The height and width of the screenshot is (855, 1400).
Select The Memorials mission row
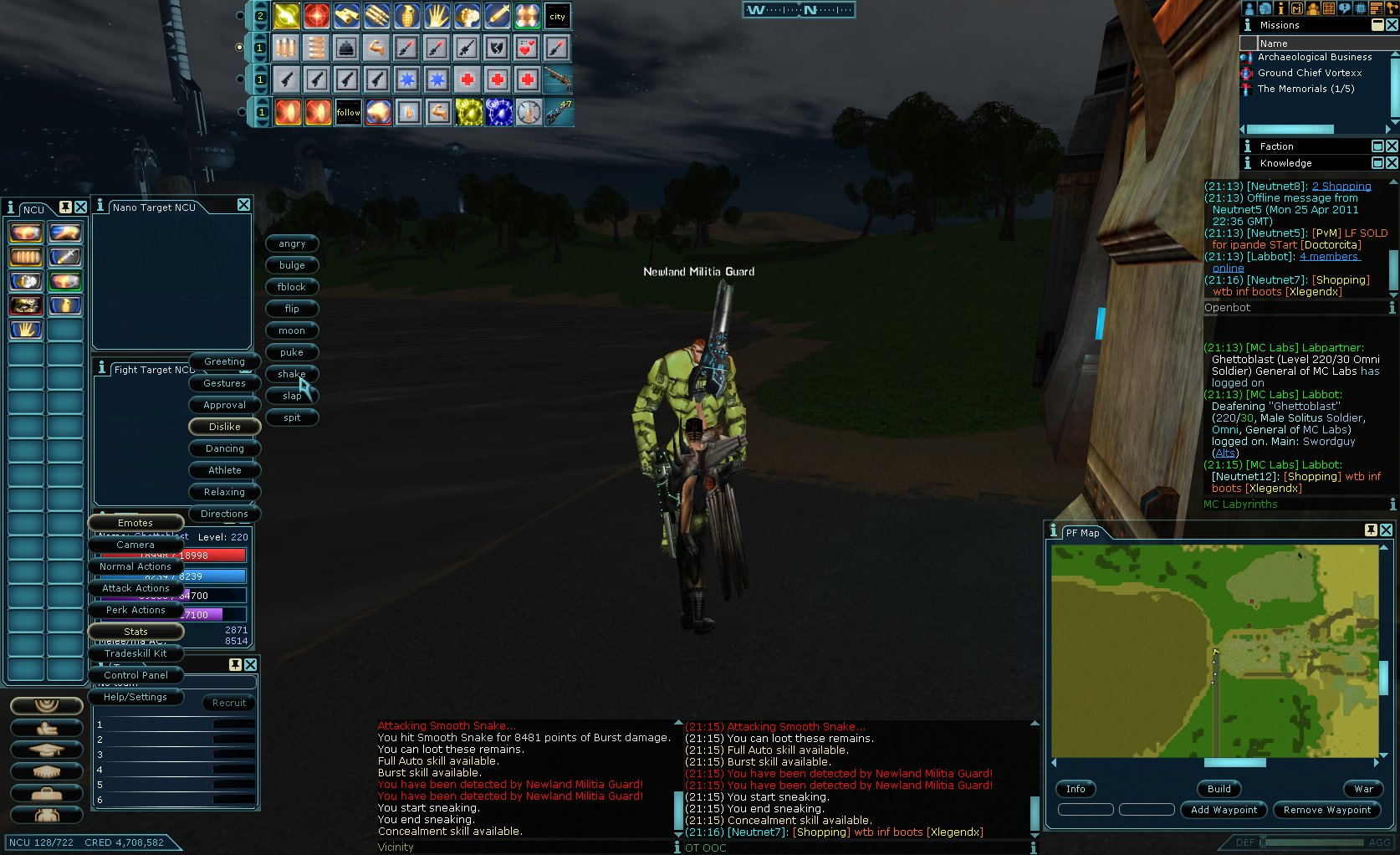1305,89
